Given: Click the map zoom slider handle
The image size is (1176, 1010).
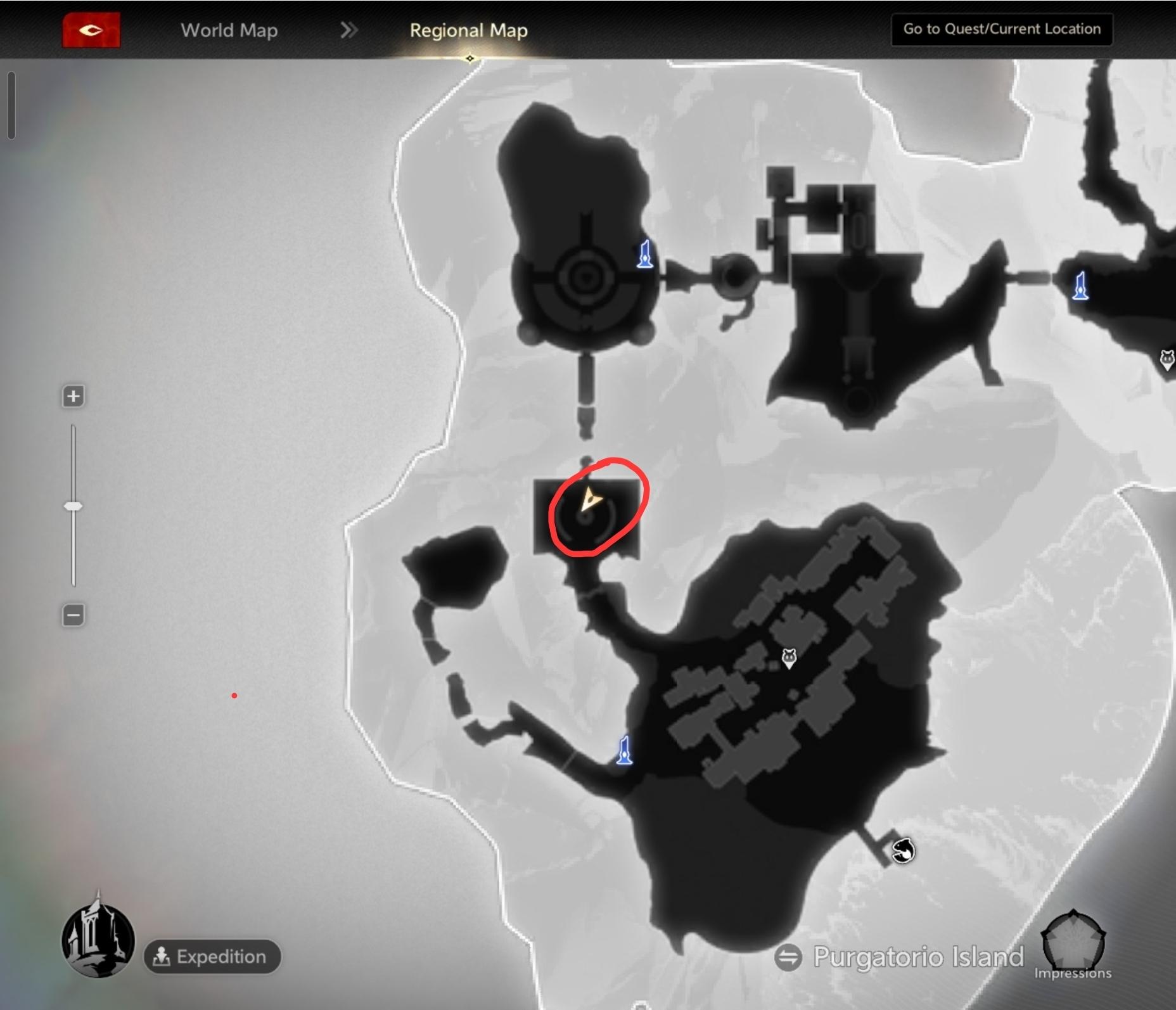Looking at the screenshot, I should 73,506.
